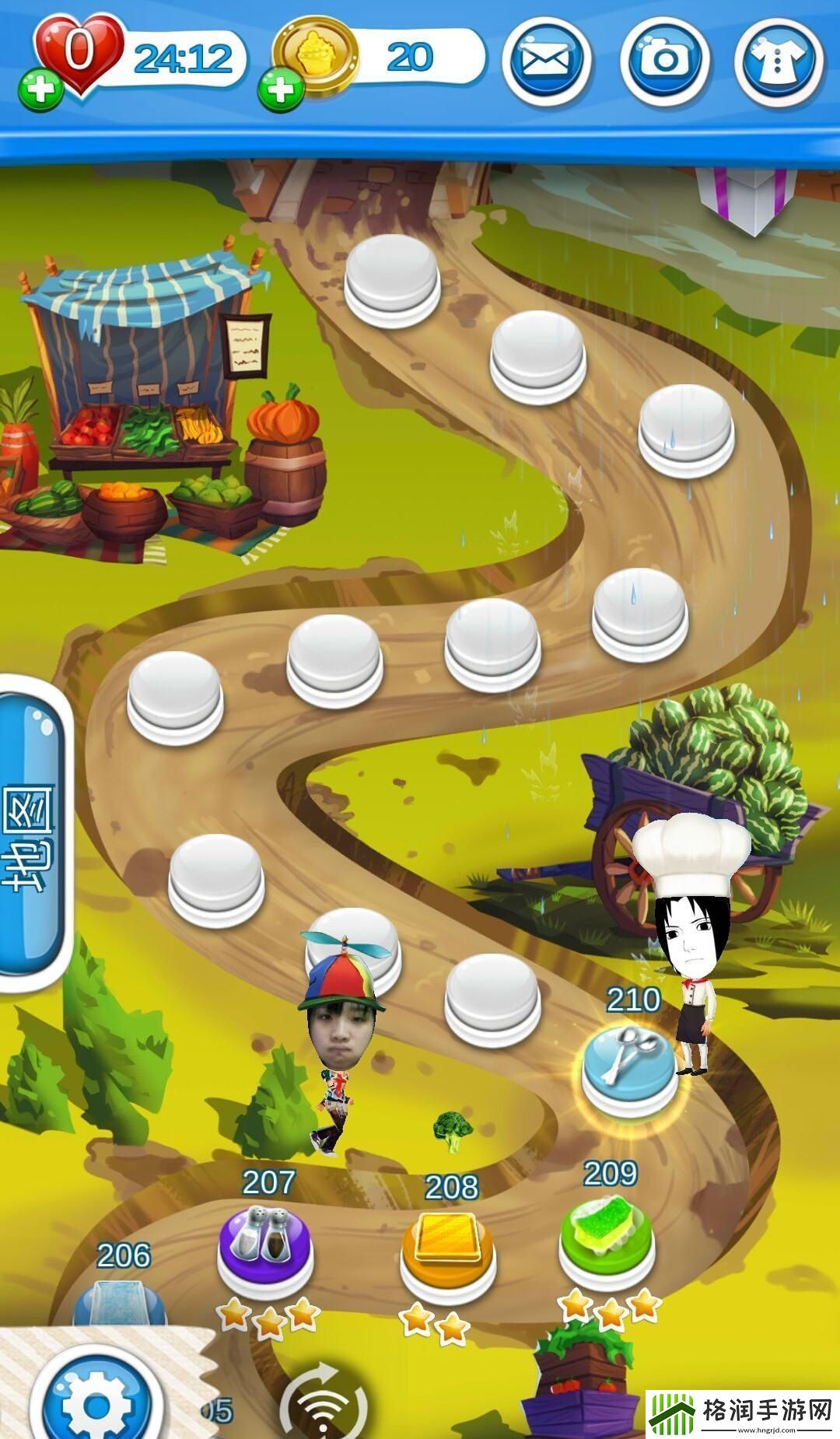The height and width of the screenshot is (1439, 840).
Task: Open the mail envelope inbox
Action: tap(546, 61)
